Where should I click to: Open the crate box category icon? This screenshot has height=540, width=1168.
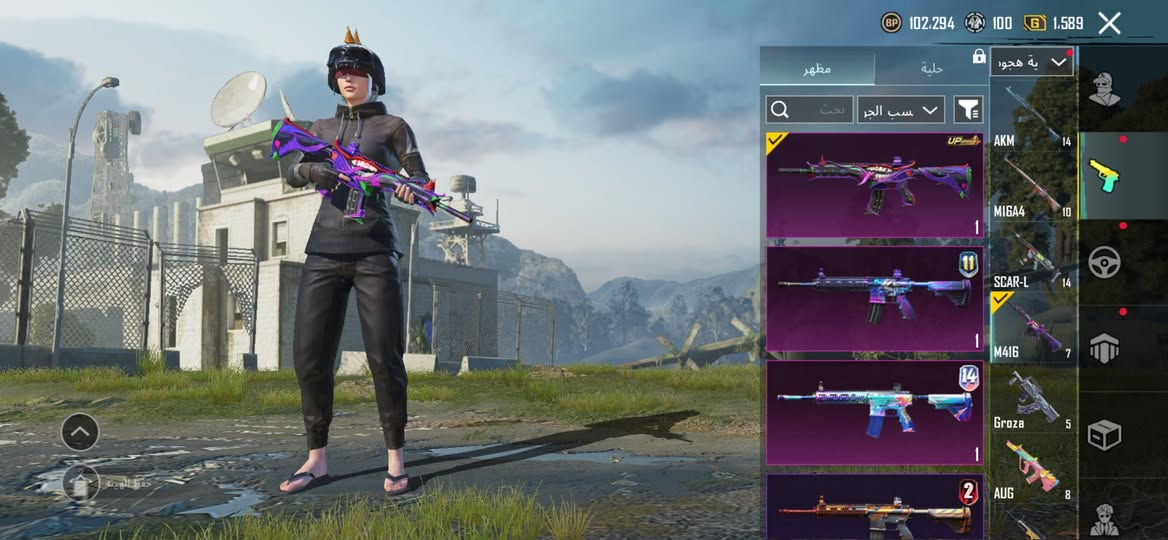pyautogui.click(x=1105, y=435)
